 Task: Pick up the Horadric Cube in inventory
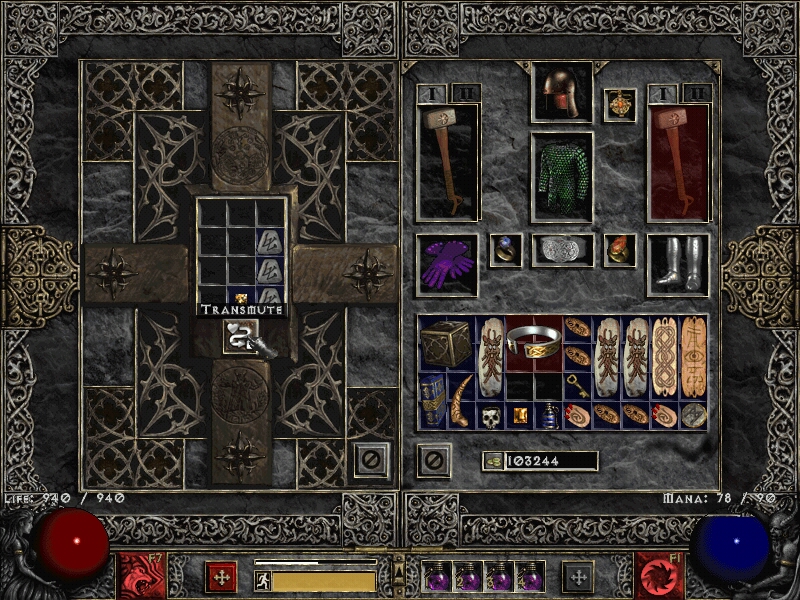coord(445,344)
